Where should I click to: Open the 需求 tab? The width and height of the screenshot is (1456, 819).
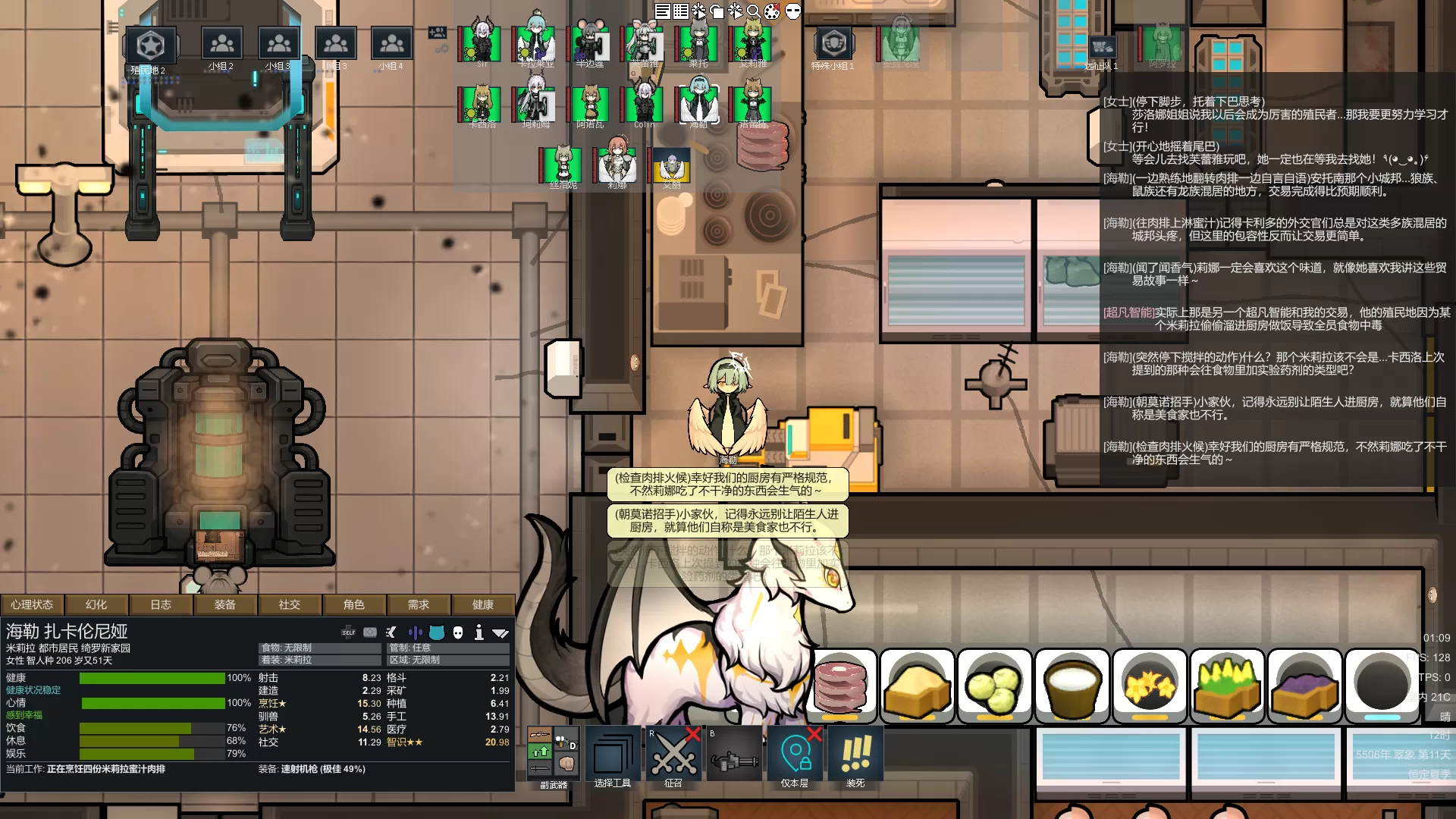coord(419,604)
